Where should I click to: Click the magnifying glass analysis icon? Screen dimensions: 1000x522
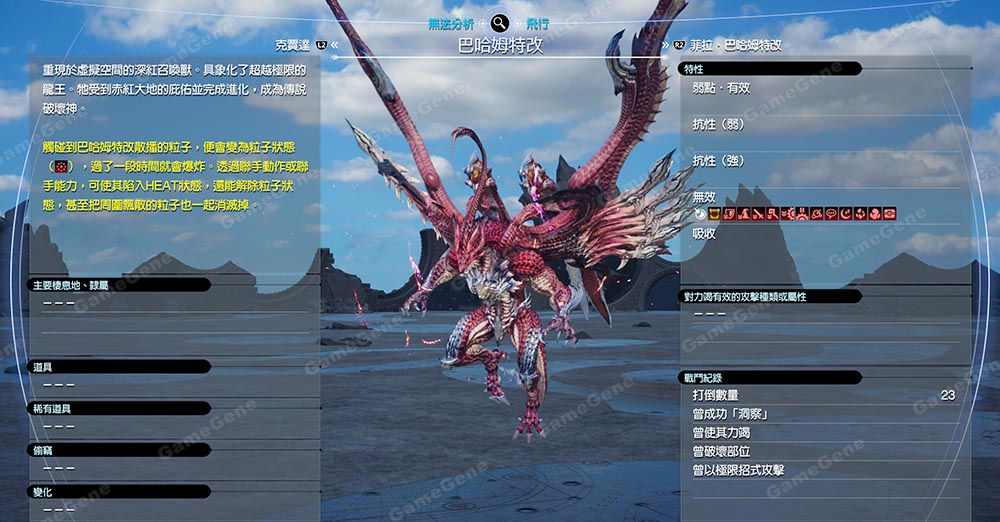pyautogui.click(x=500, y=23)
